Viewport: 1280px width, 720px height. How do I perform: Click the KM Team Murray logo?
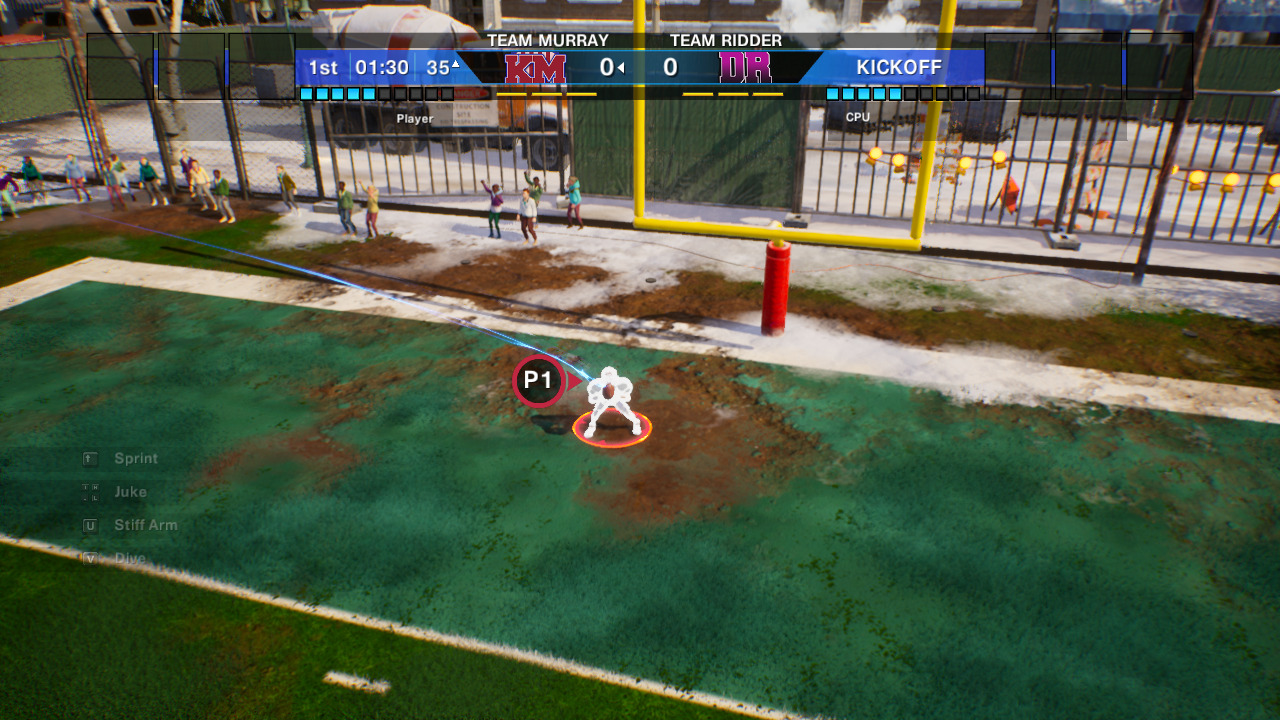pyautogui.click(x=535, y=68)
